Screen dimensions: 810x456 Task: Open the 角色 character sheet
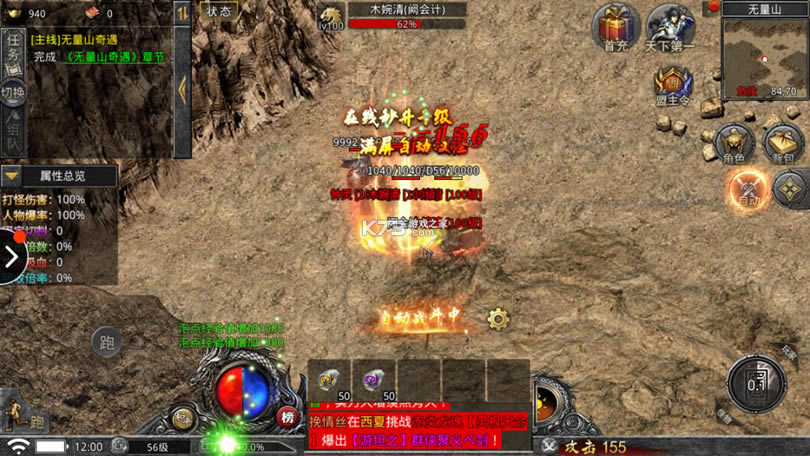734,142
